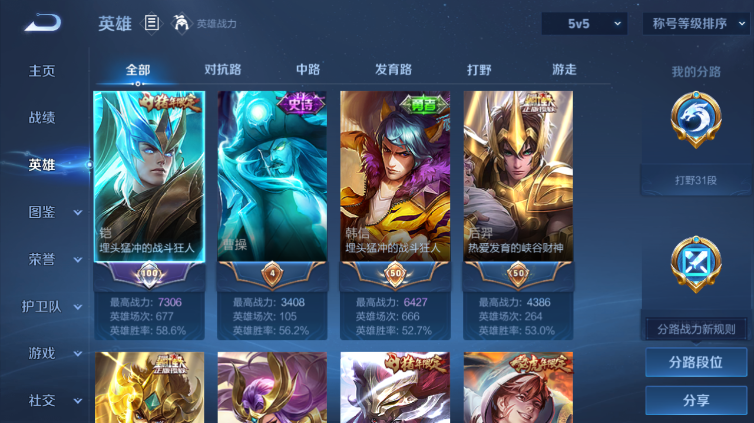The width and height of the screenshot is (754, 423).
Task: Open the 称号等级排序 sort dropdown
Action: [x=695, y=23]
